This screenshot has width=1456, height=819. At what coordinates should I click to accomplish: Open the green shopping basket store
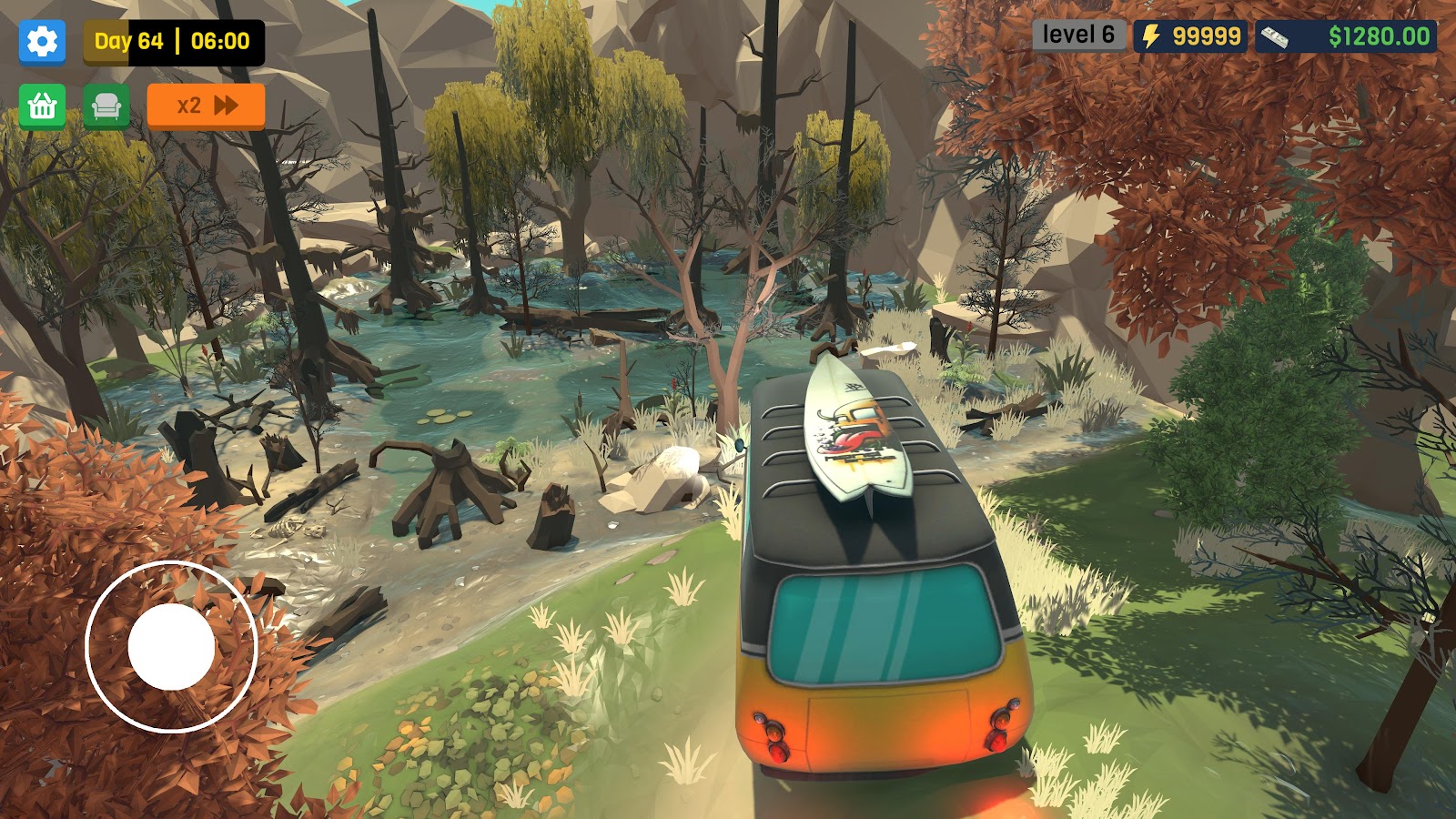42,106
